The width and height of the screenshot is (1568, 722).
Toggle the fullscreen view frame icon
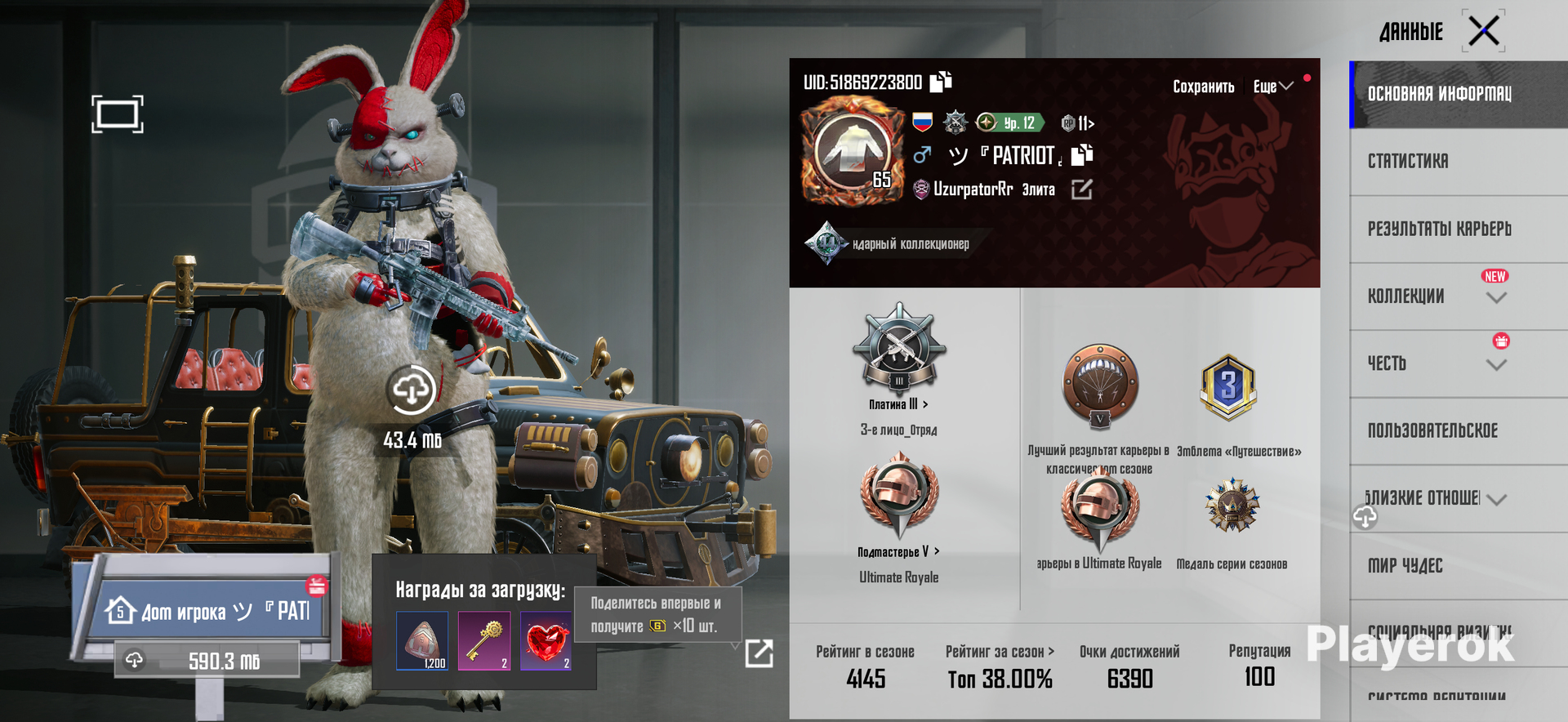coord(118,114)
